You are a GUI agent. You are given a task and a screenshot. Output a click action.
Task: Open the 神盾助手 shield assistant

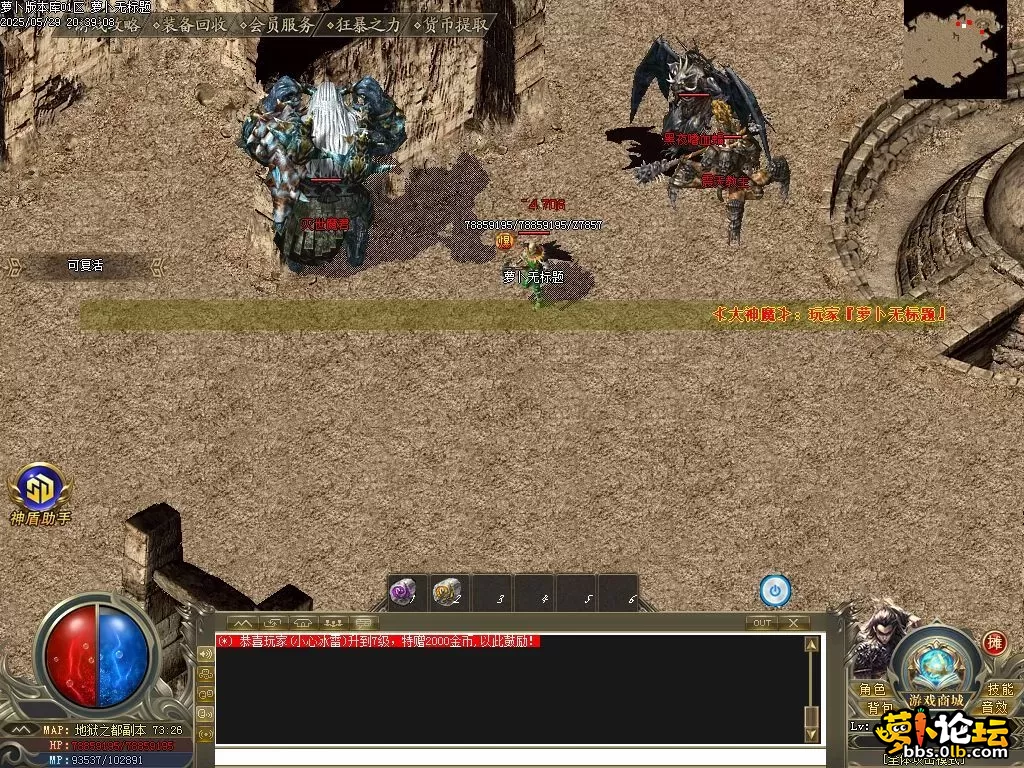click(x=41, y=489)
